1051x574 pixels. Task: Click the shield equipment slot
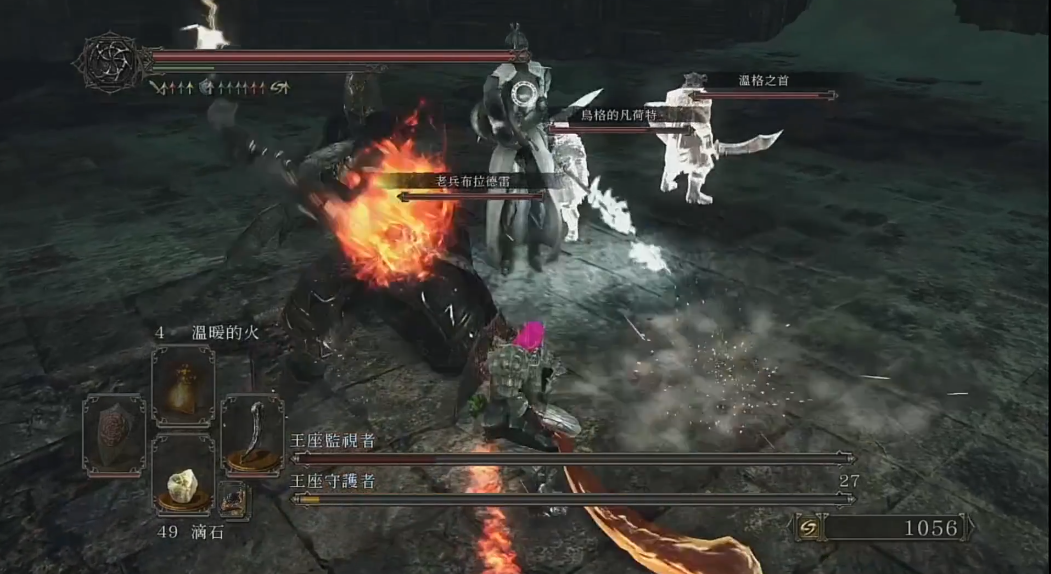tap(114, 434)
